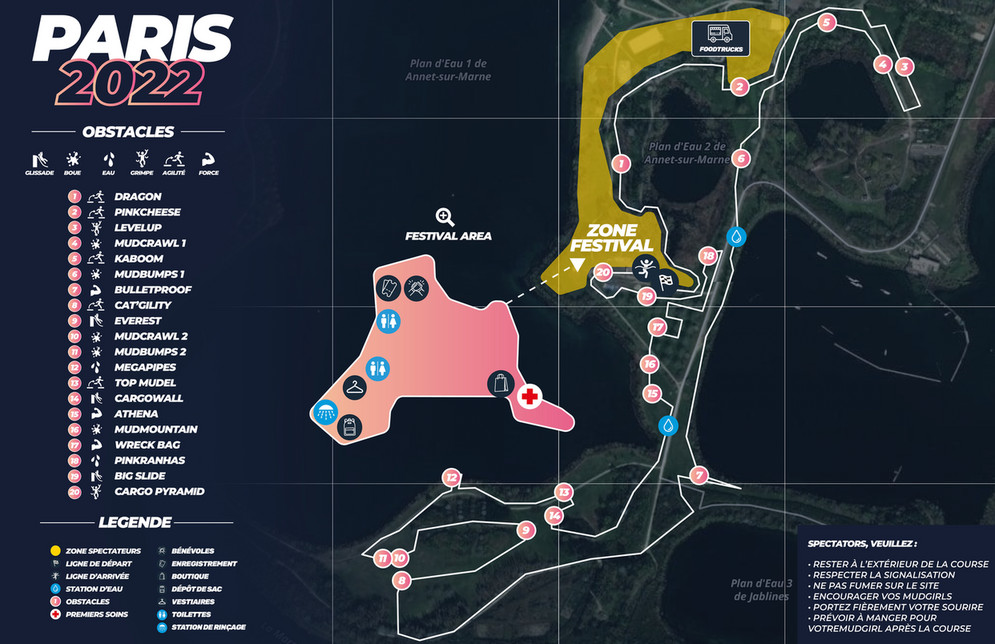Select obstacle marker 7 on the course map
The image size is (995, 644).
pos(699,475)
